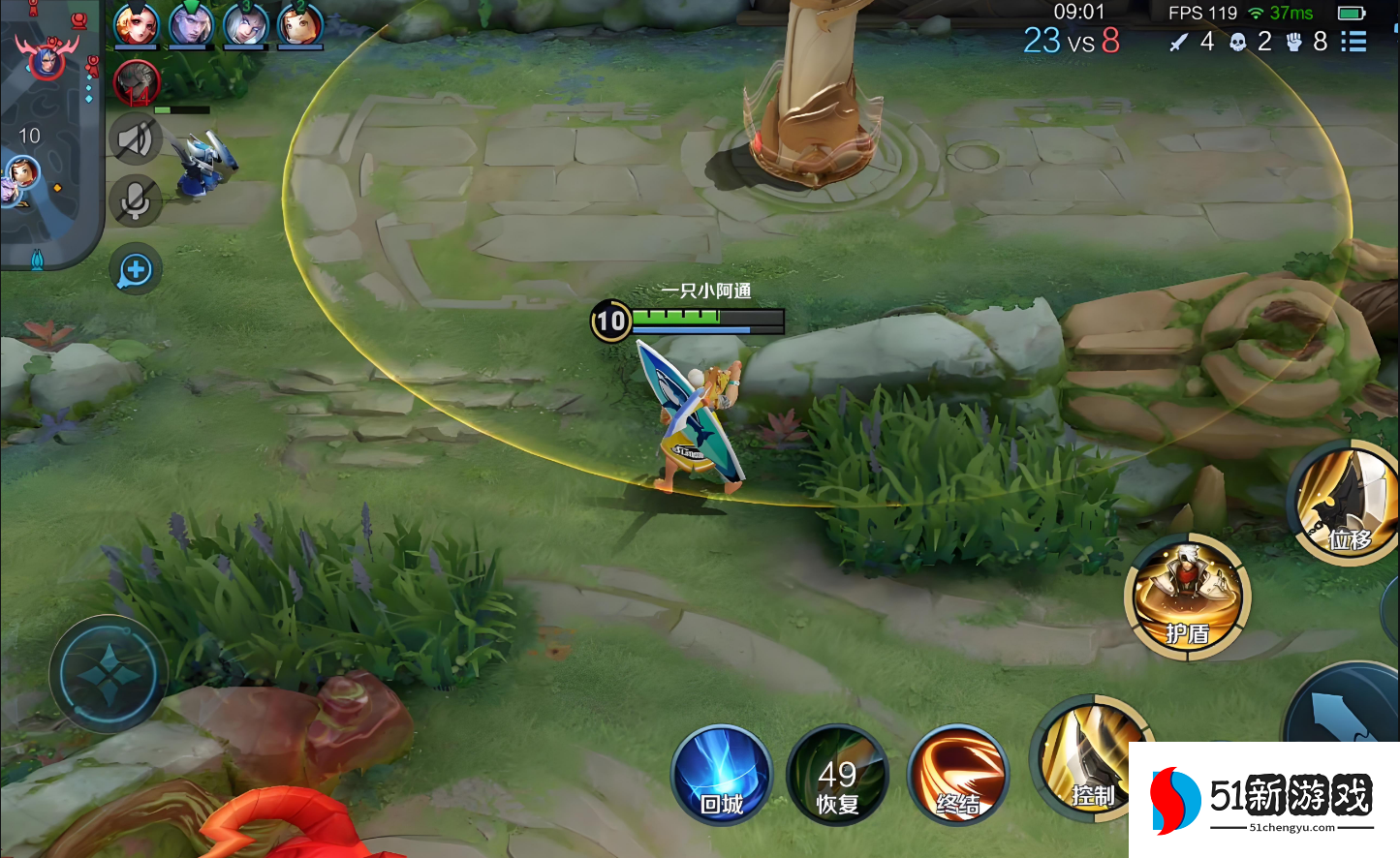Click the red-ringed enemy portrait showing 14

click(x=137, y=84)
